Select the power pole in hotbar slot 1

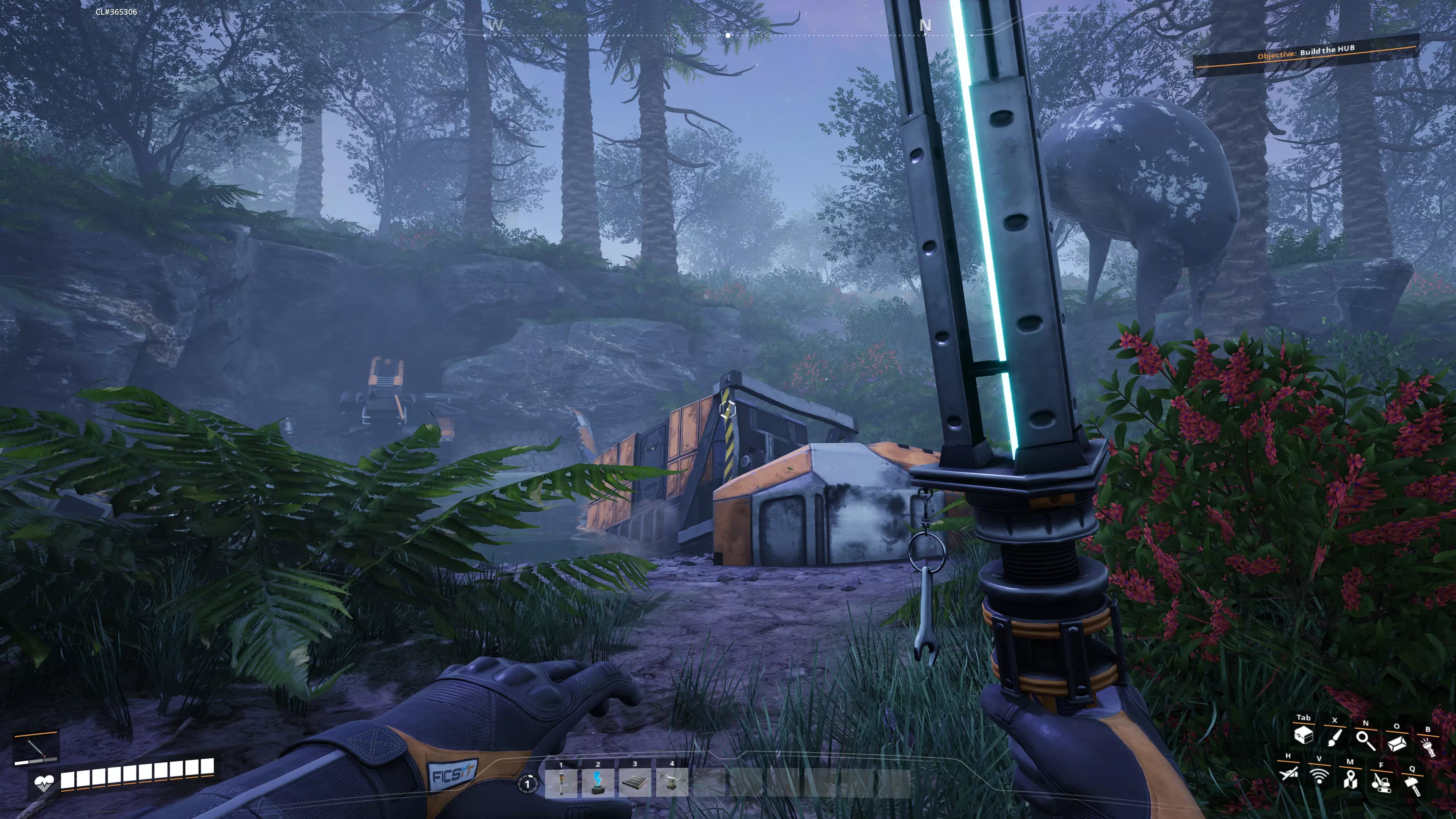(x=561, y=783)
